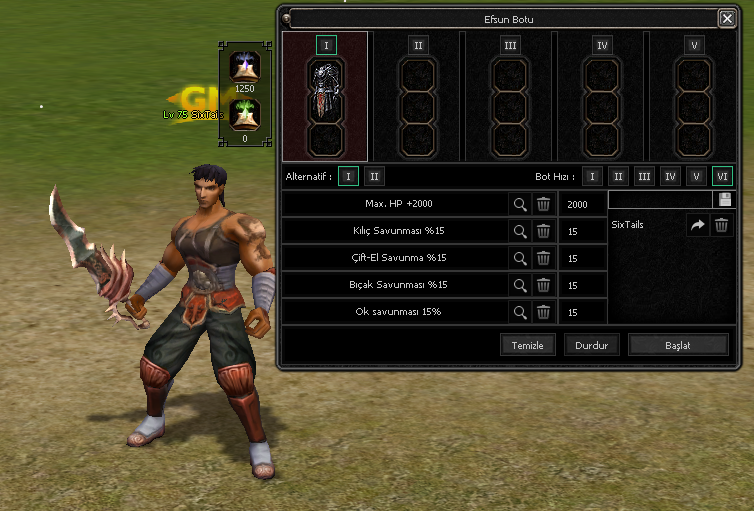754x511 pixels.
Task: Click the buff icon showing 1250
Action: tap(244, 67)
